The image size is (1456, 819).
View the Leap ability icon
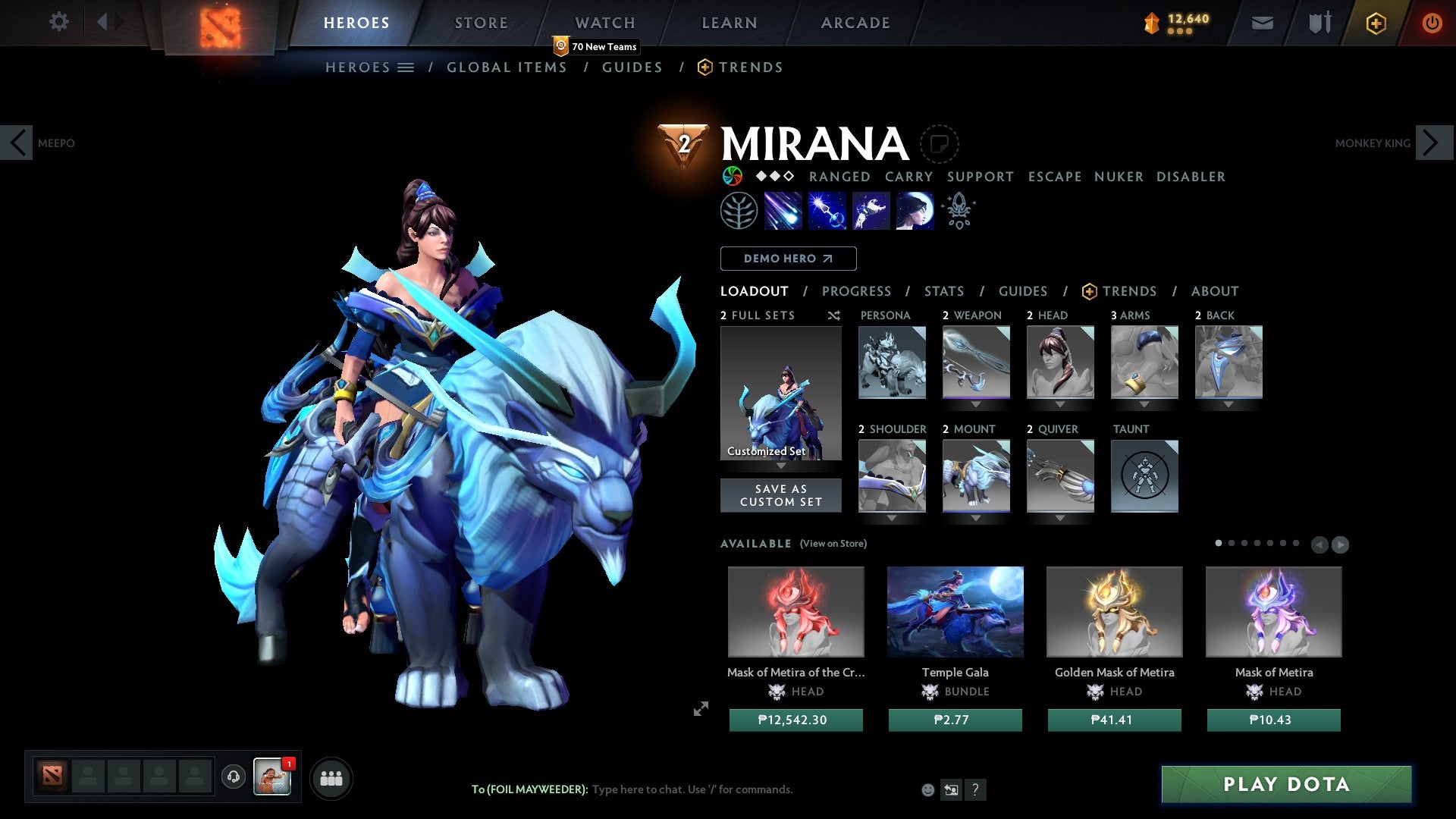tap(872, 211)
